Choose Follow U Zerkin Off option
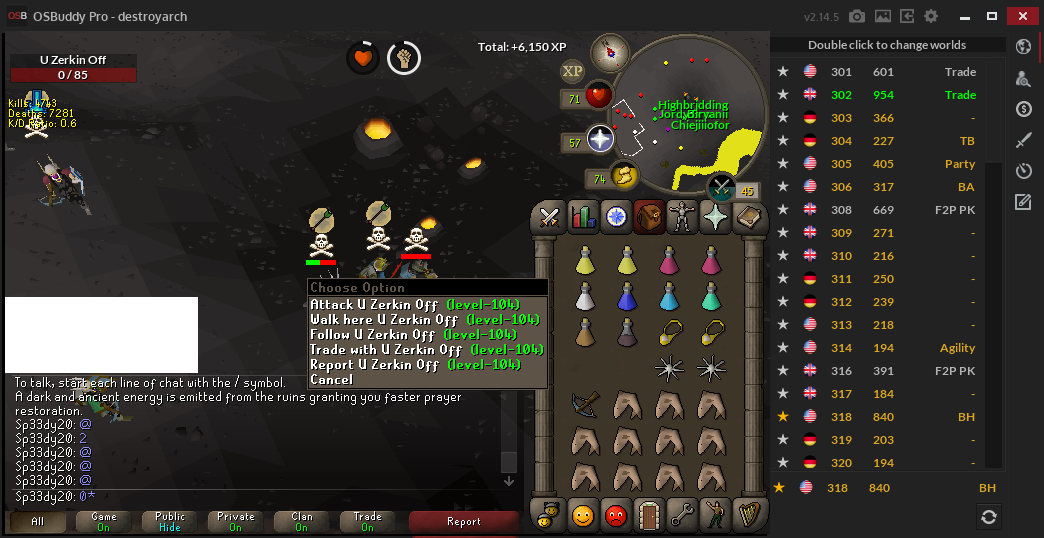The height and width of the screenshot is (538, 1044). 426,335
